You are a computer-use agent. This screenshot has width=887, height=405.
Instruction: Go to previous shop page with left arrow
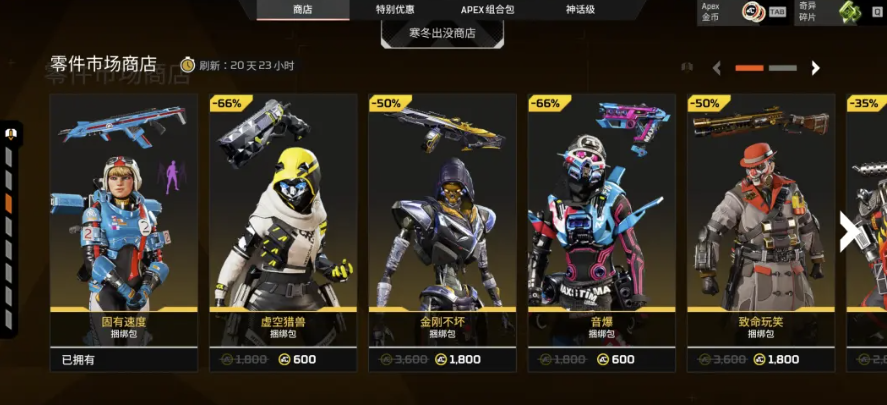tap(717, 68)
